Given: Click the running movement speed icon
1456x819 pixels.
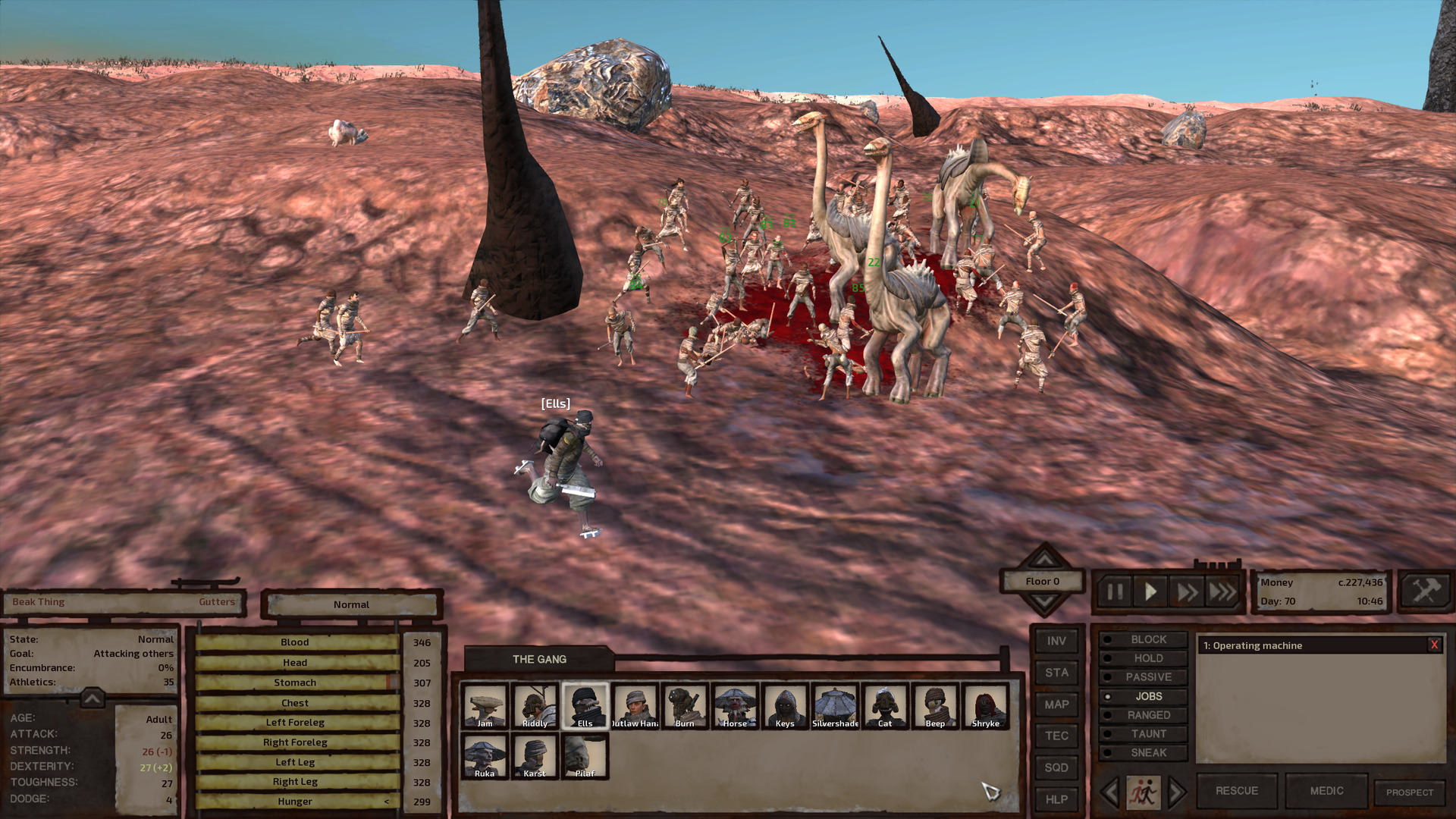Looking at the screenshot, I should [x=1144, y=790].
